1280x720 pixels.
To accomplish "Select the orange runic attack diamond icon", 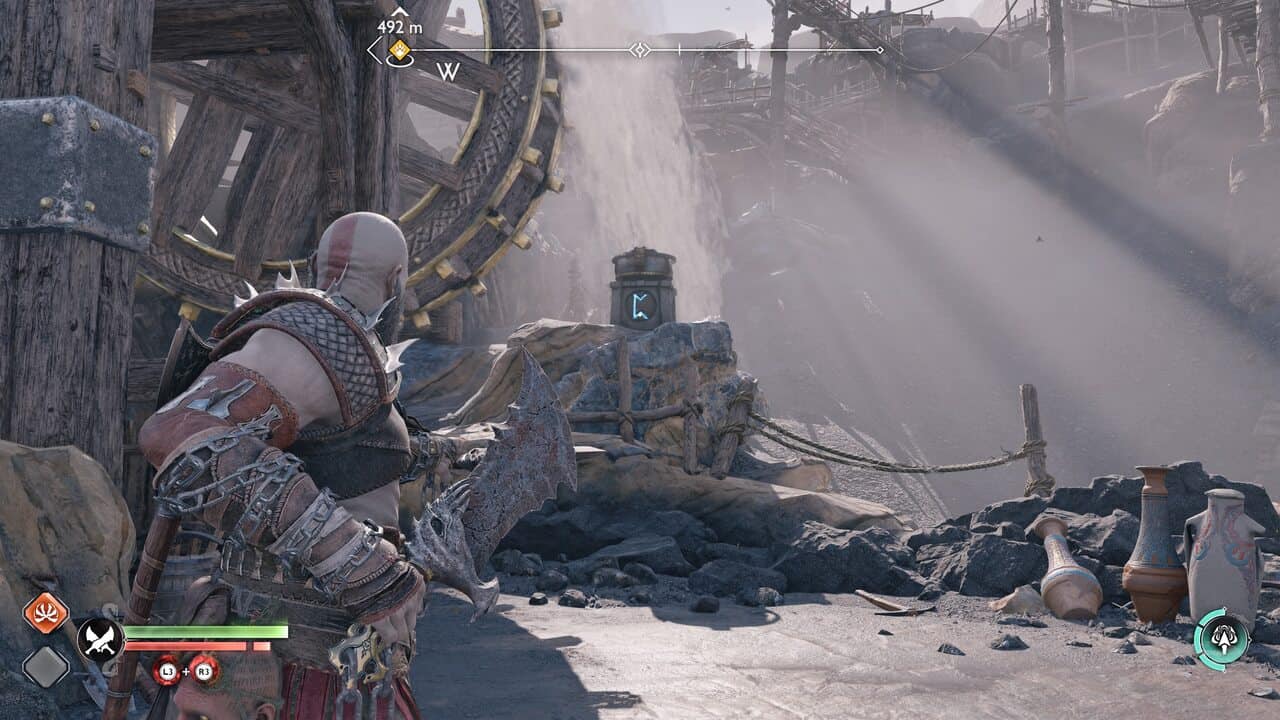I will tap(45, 612).
